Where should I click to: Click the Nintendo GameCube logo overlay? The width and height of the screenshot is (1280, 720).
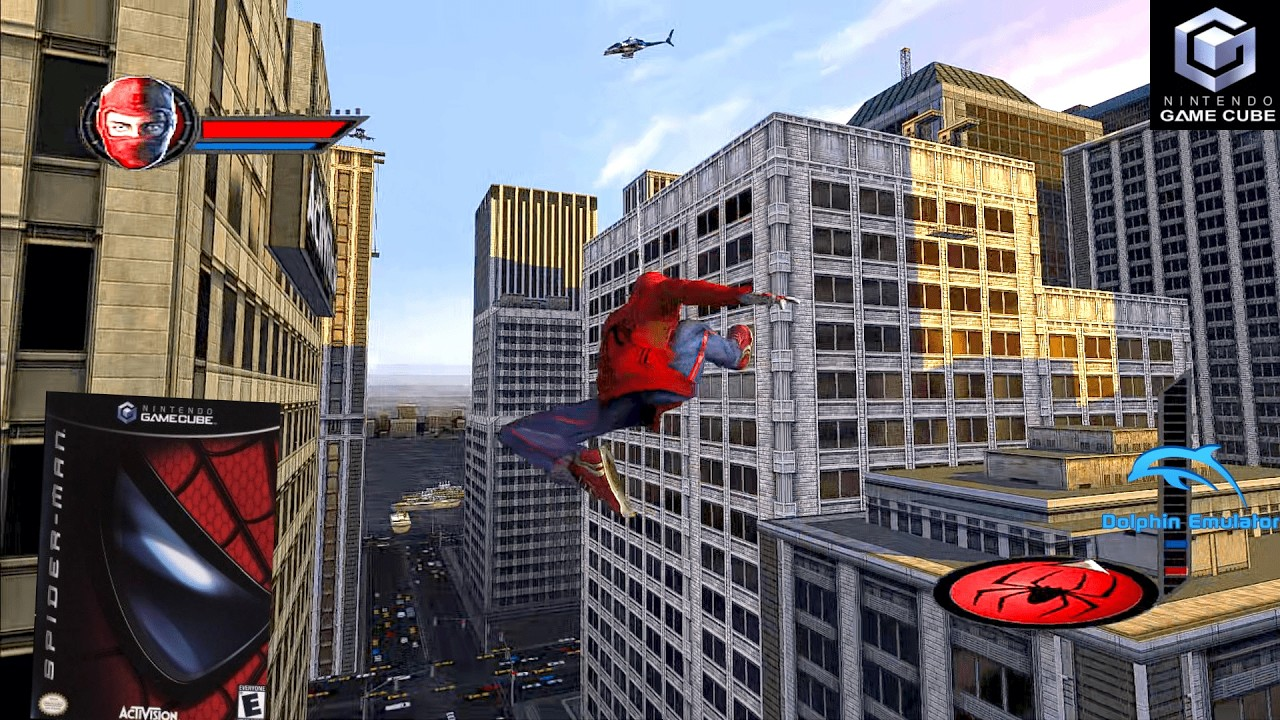click(1214, 65)
